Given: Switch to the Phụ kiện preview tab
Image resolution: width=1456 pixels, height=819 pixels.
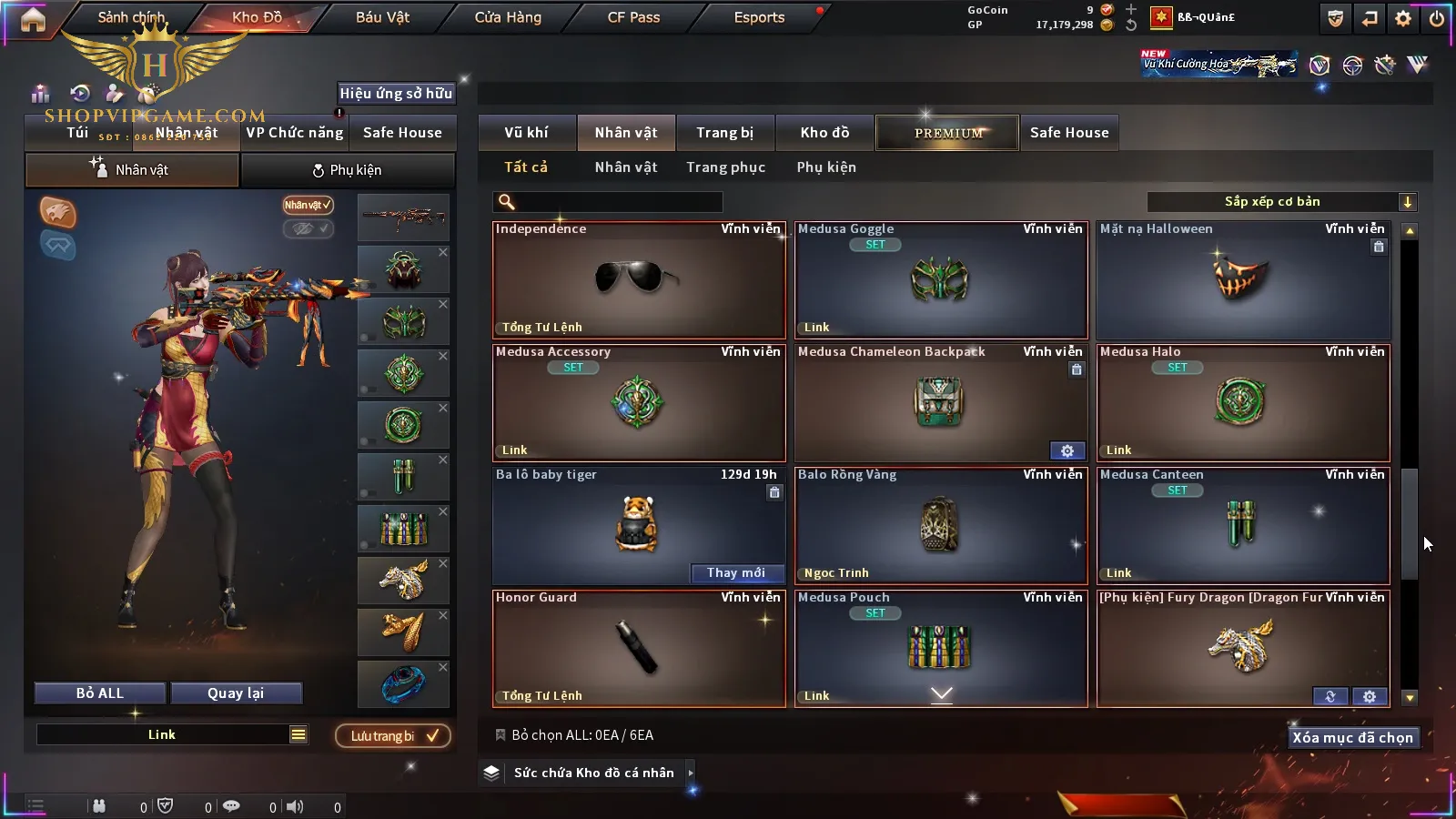Looking at the screenshot, I should click(x=347, y=170).
